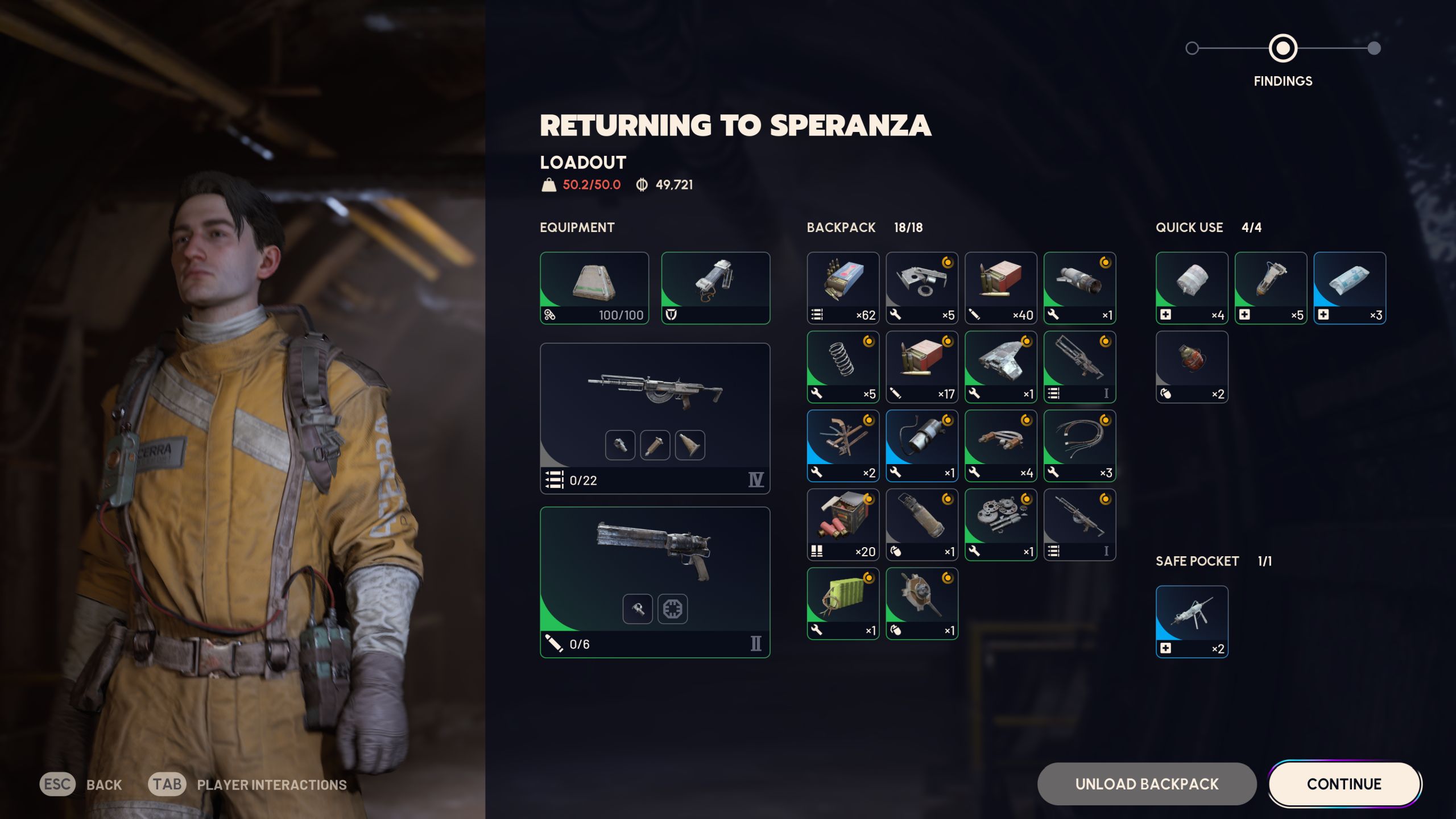
Task: Select the wires bundle stack of 3
Action: [1079, 445]
